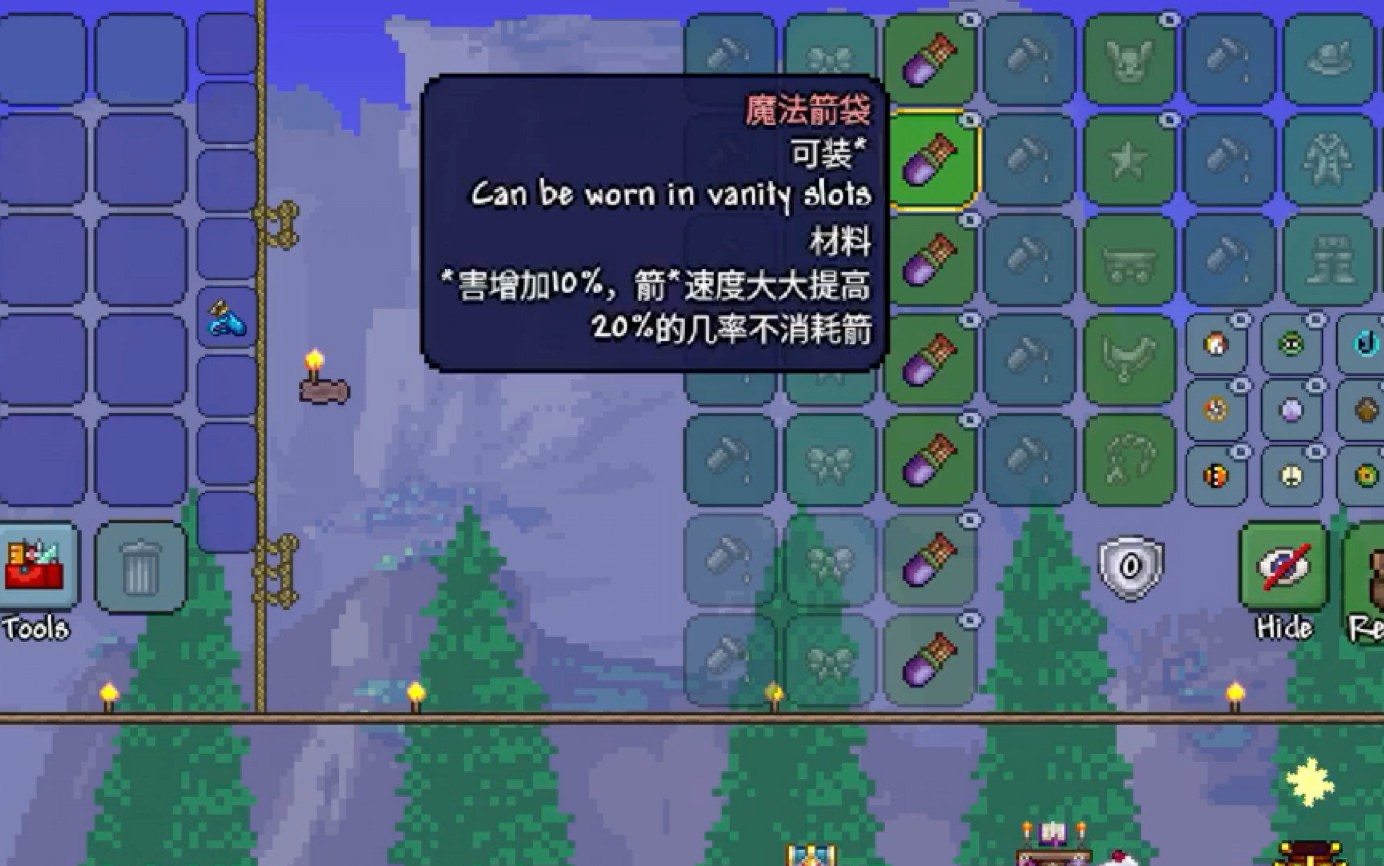The image size is (1384, 866).
Task: Select the highlighted Magic Quiver accessory
Action: click(x=930, y=160)
